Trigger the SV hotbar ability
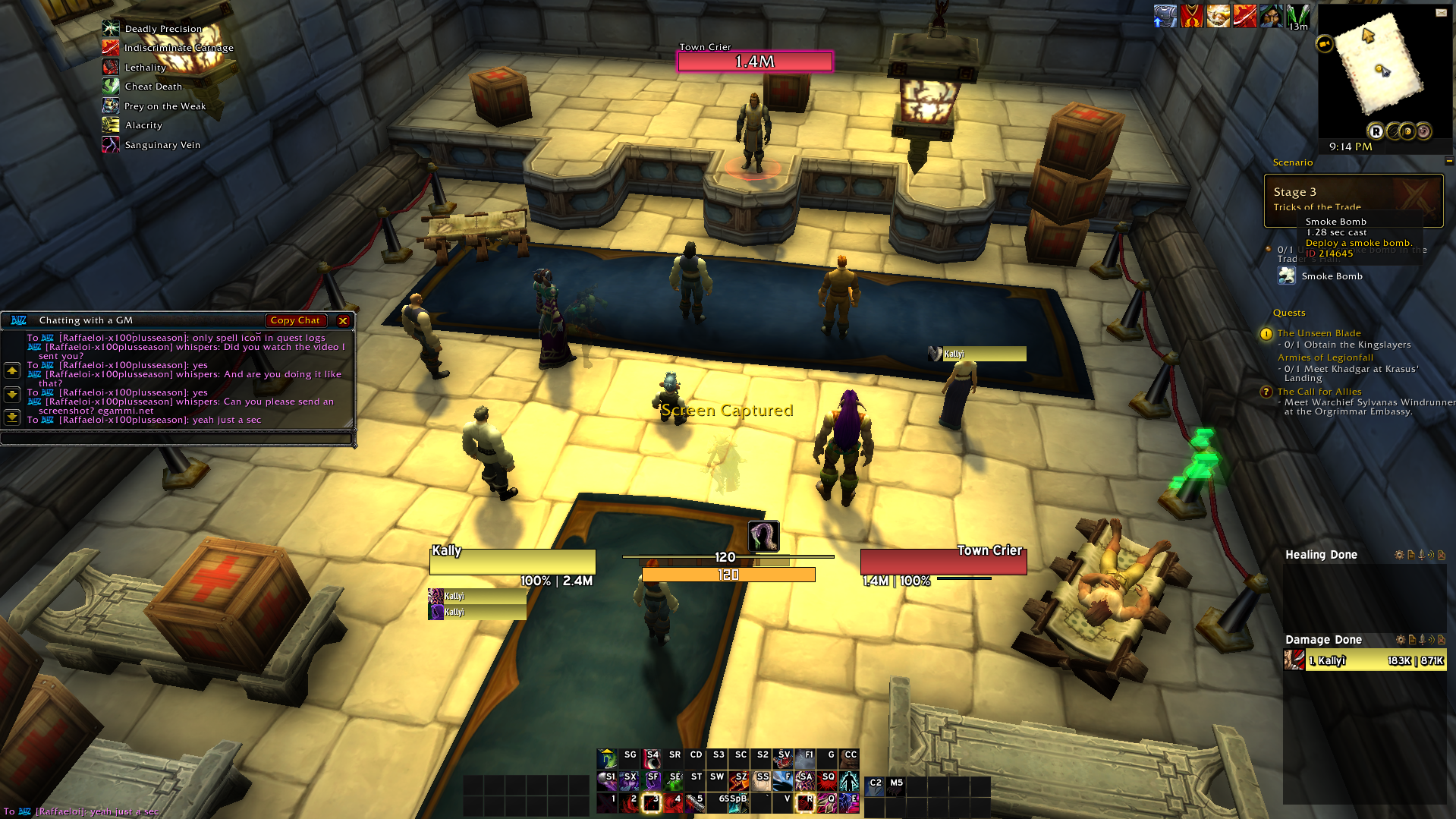The width and height of the screenshot is (1456, 819). 783,758
